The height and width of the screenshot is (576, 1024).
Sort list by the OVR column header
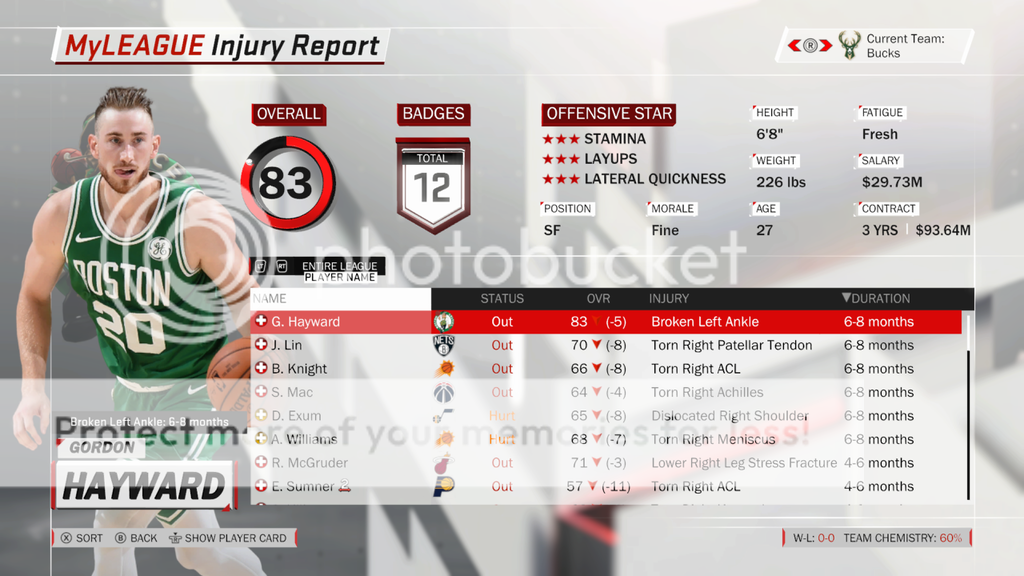598,298
